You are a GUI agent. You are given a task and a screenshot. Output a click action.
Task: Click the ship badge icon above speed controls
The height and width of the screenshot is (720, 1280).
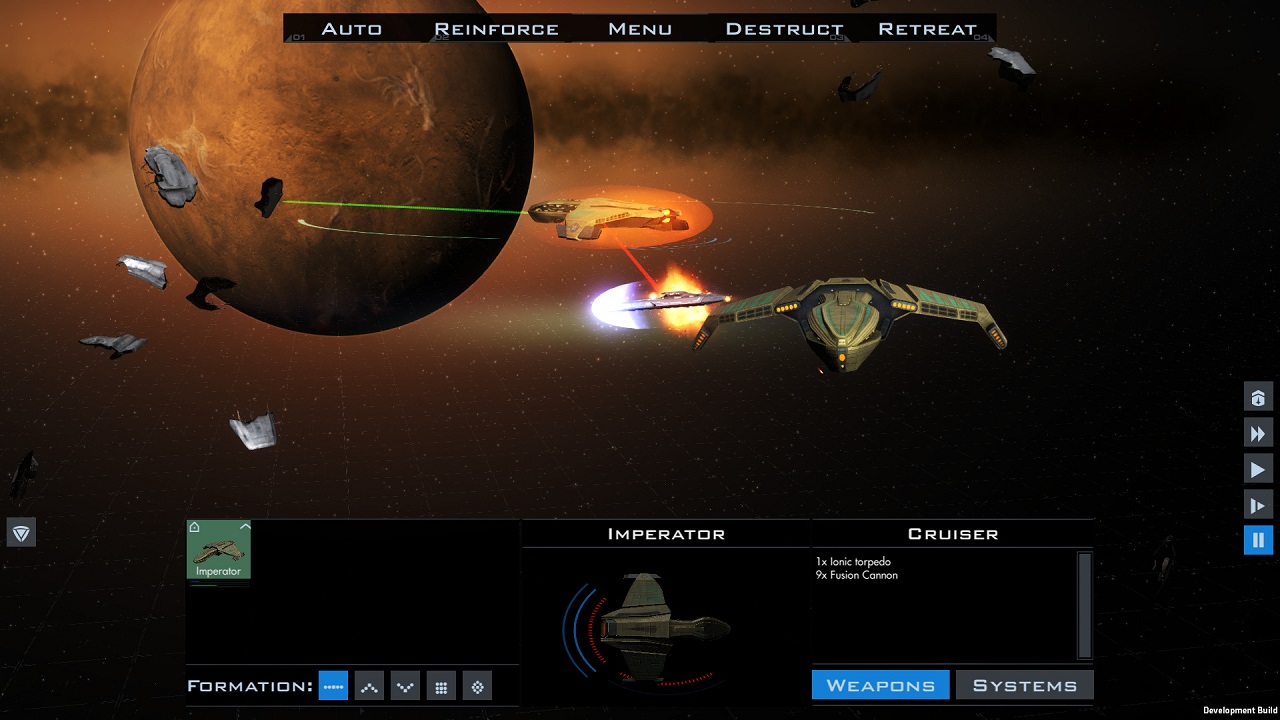pos(1258,397)
